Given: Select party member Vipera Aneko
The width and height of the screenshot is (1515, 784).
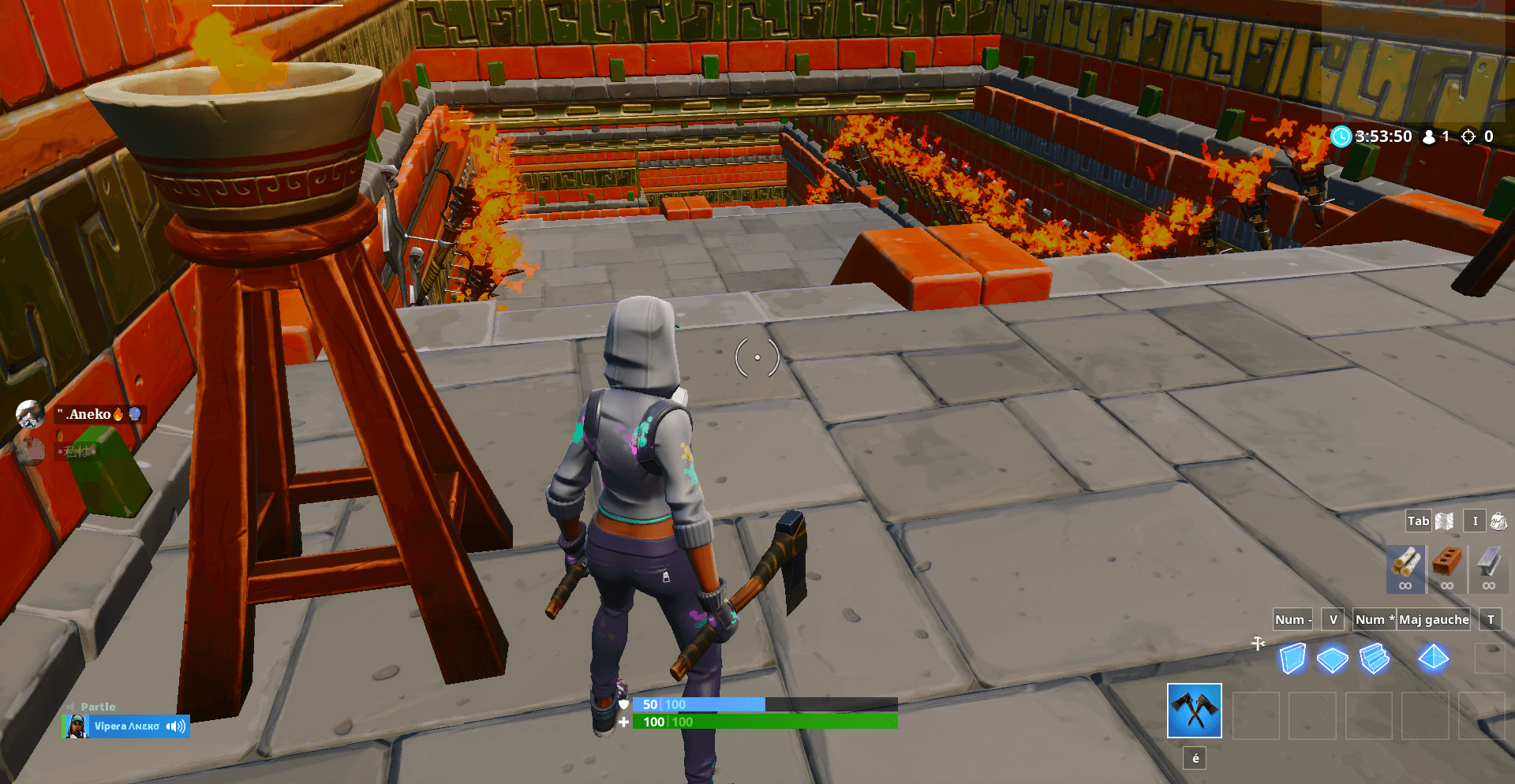Looking at the screenshot, I should click(x=126, y=726).
